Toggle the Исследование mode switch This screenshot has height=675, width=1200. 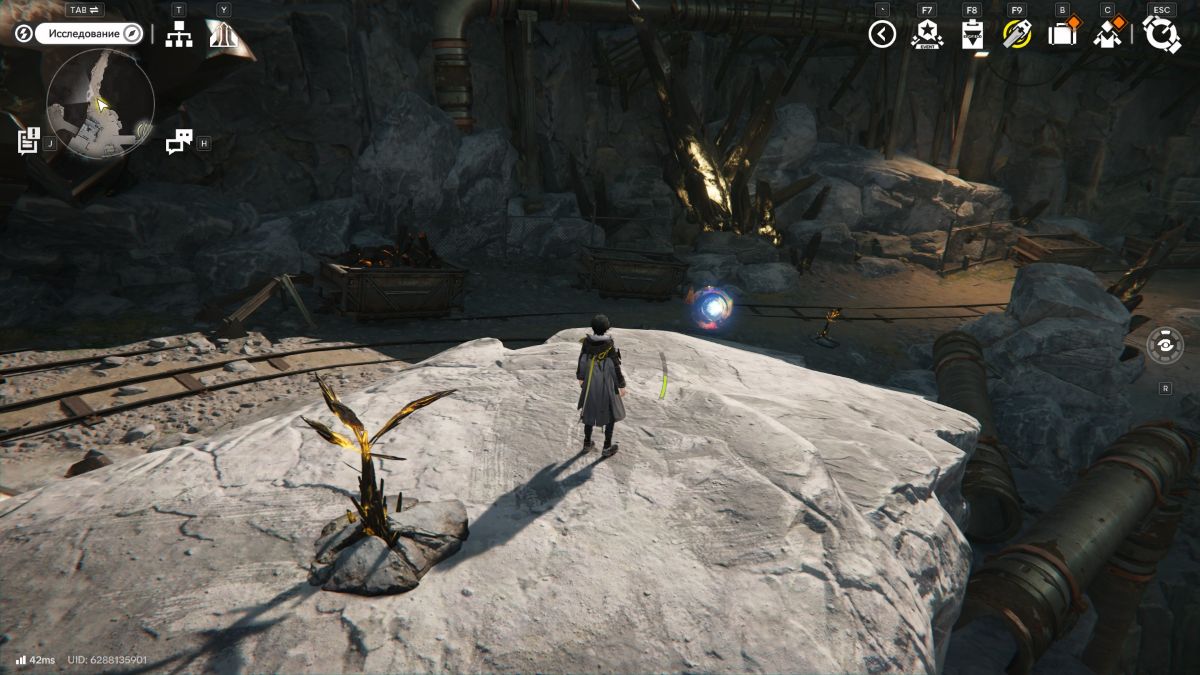(x=91, y=33)
